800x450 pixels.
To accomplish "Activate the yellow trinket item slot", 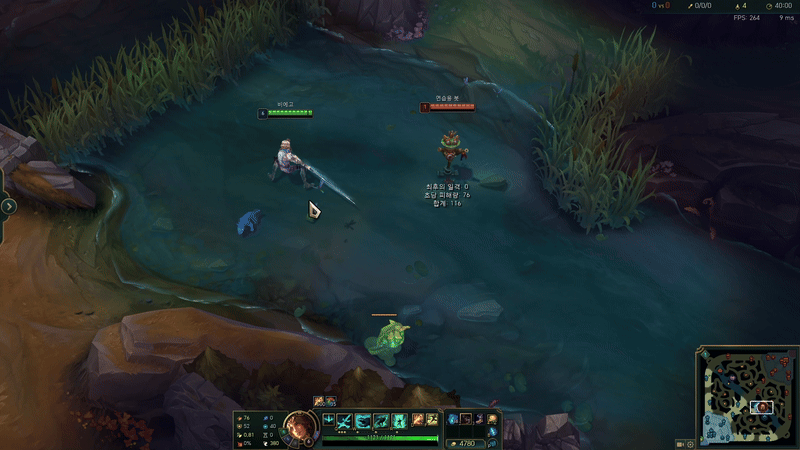I will [x=491, y=419].
